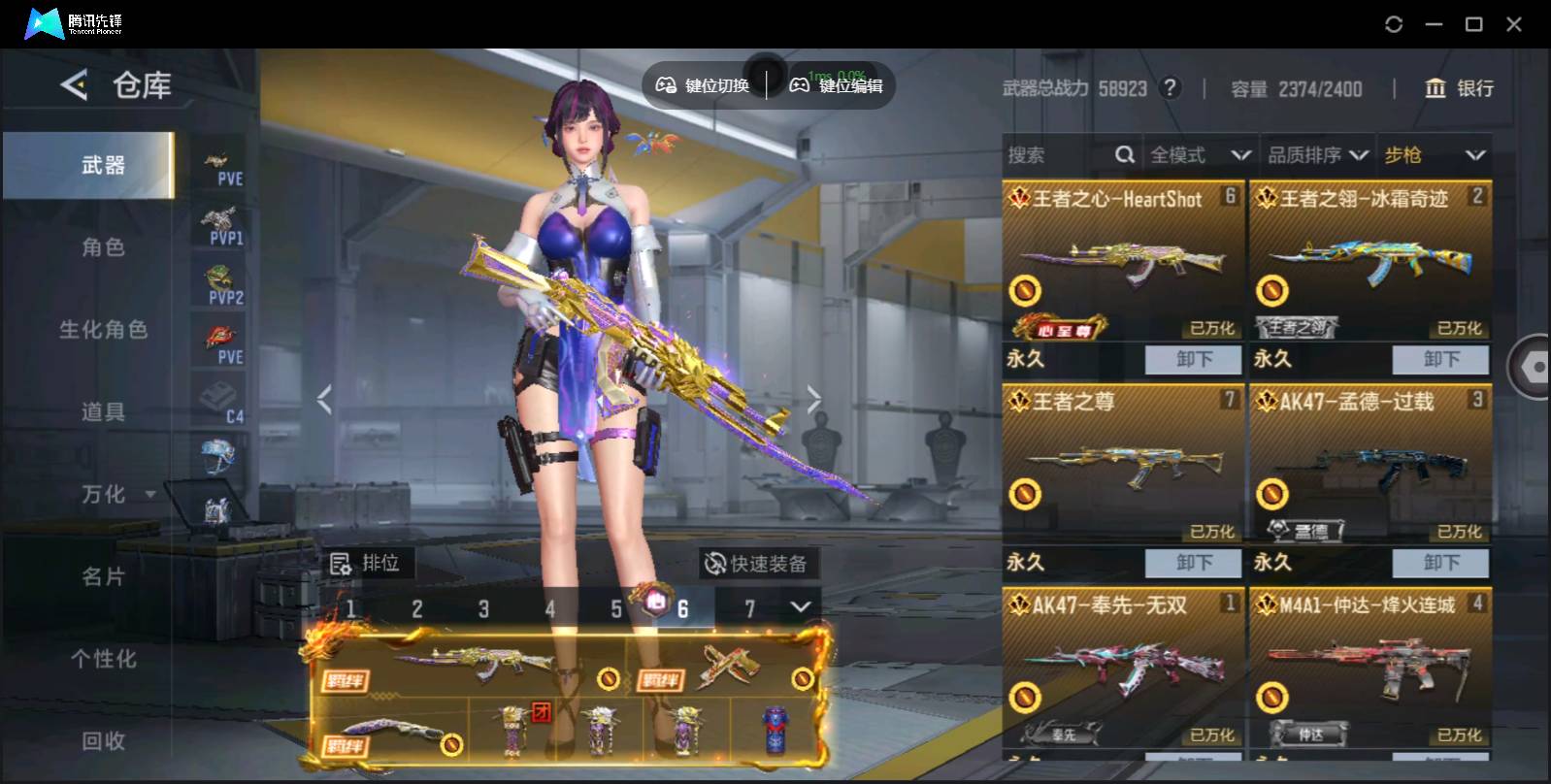
Task: Go back from the 仓库 screen
Action: (x=74, y=85)
